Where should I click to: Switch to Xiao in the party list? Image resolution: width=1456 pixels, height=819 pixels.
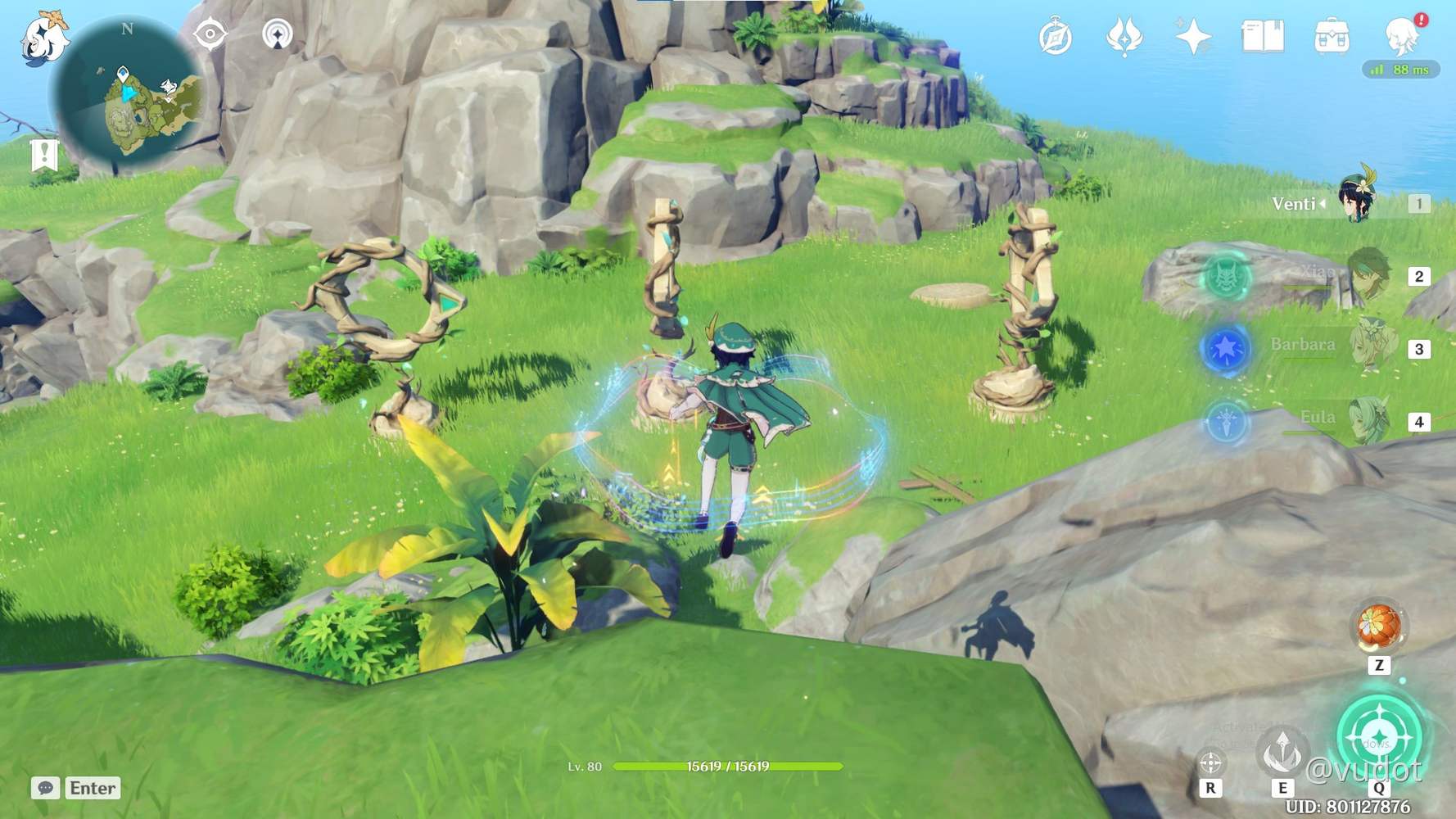pyautogui.click(x=1367, y=277)
